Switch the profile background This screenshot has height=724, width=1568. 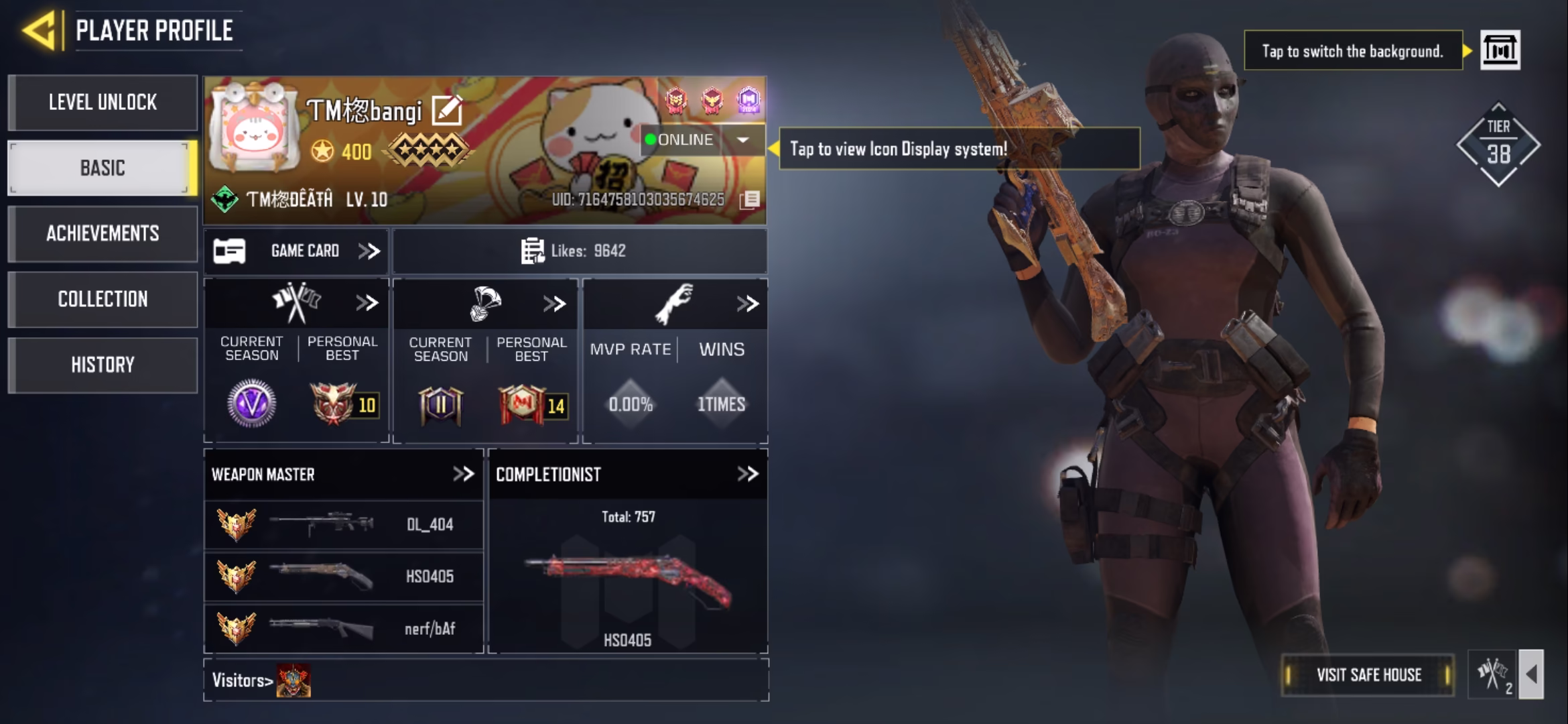[x=1500, y=50]
